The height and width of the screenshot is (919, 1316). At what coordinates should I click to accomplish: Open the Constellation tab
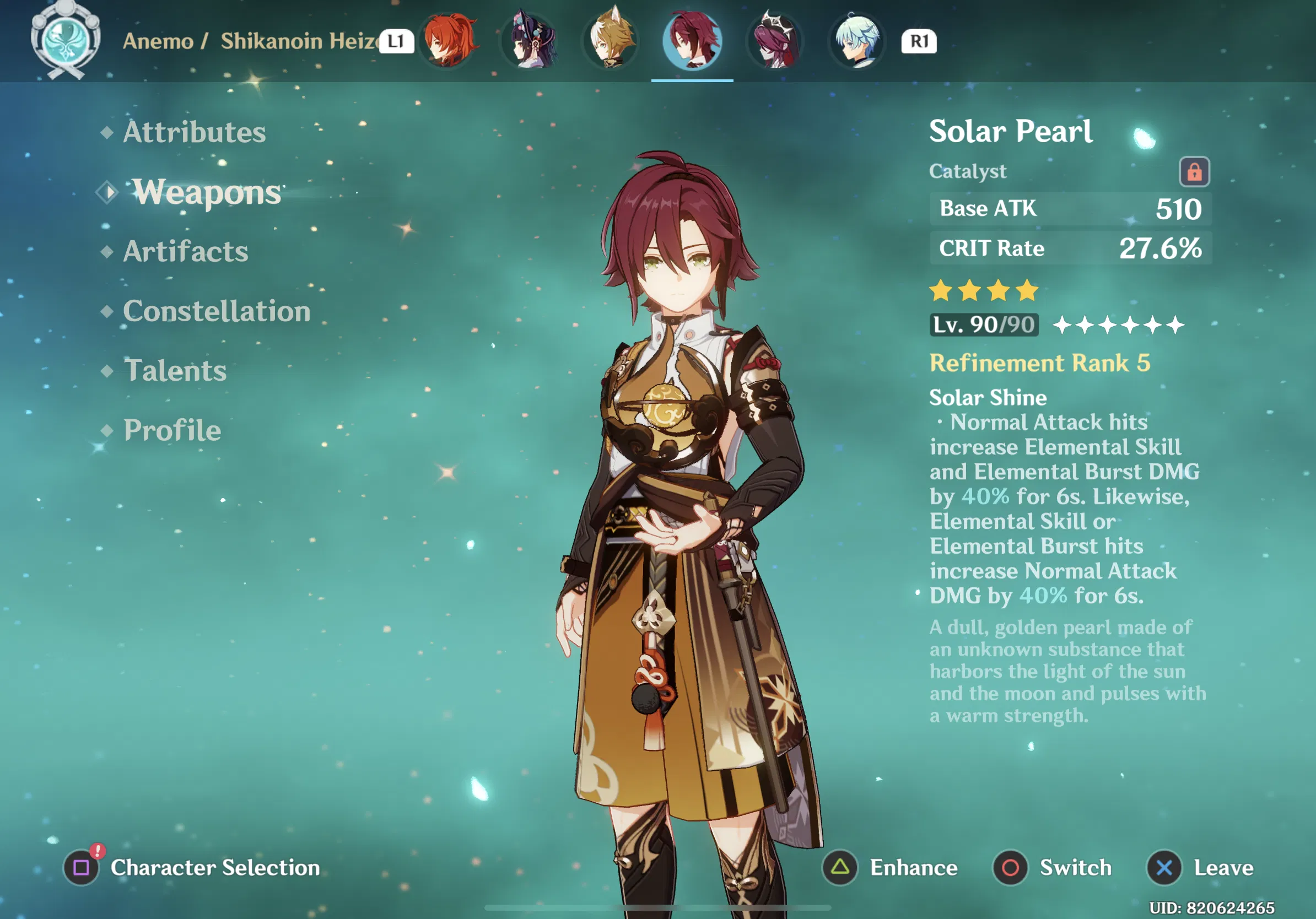click(x=216, y=312)
